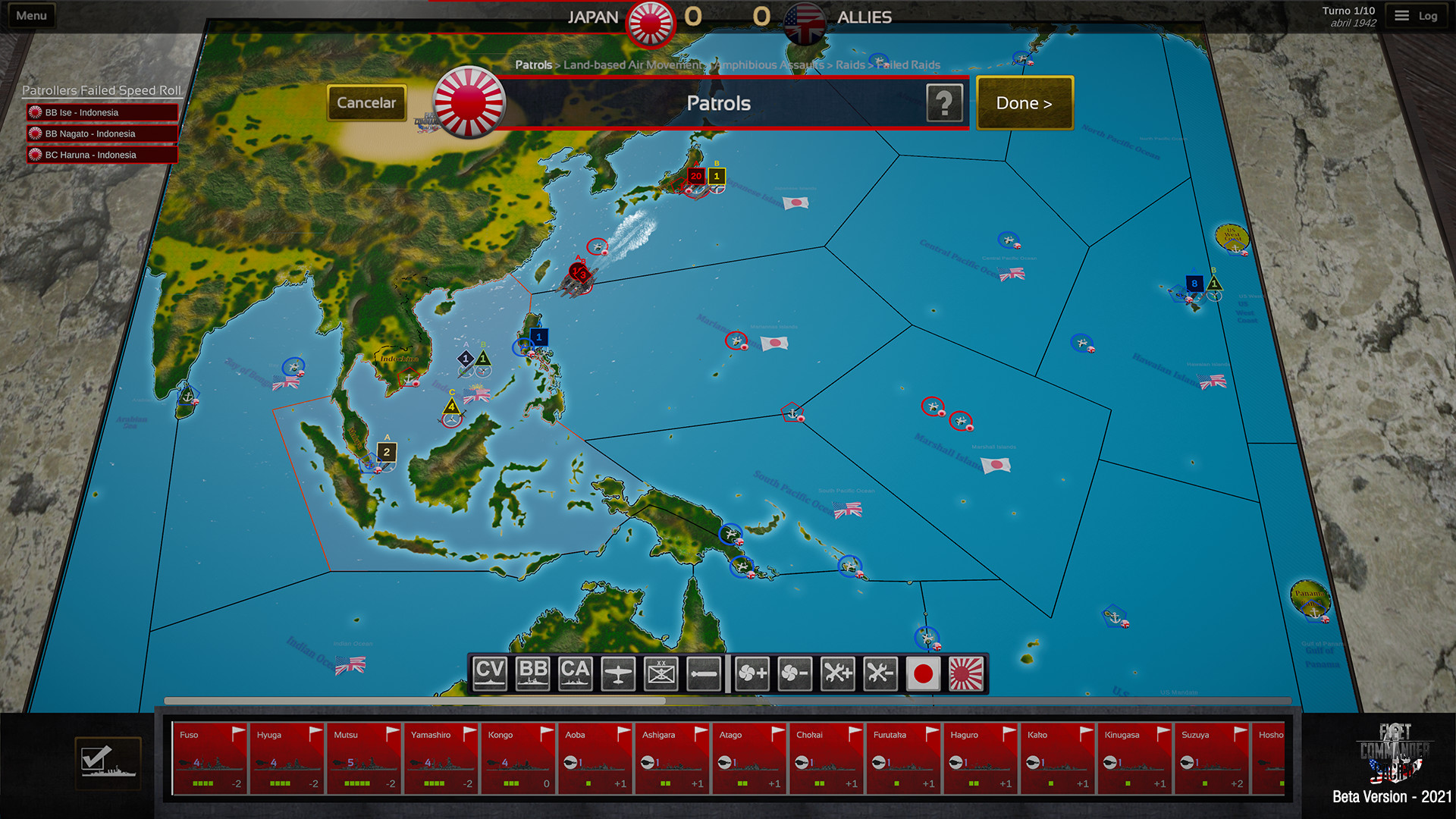The height and width of the screenshot is (819, 1456).
Task: Select the torpedo icon in the toolbar
Action: (x=703, y=672)
